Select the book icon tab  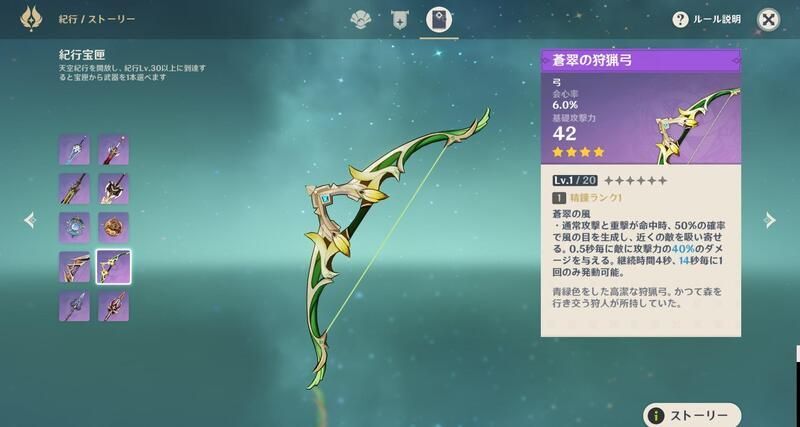coord(437,19)
